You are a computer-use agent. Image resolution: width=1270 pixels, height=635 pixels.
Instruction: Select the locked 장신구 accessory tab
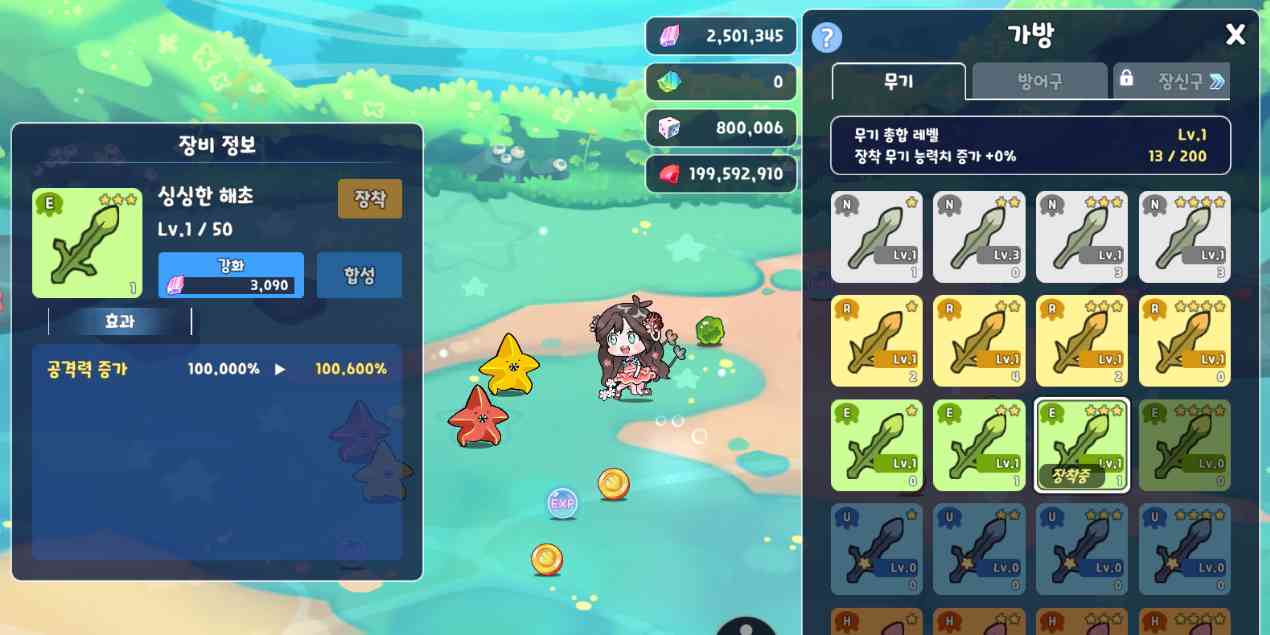(x=1171, y=81)
